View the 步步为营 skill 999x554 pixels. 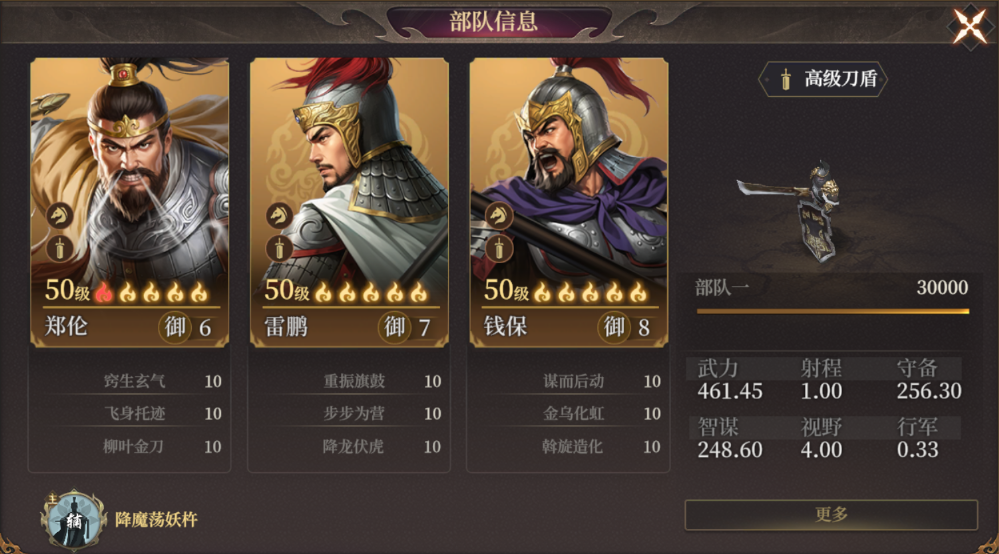click(355, 413)
